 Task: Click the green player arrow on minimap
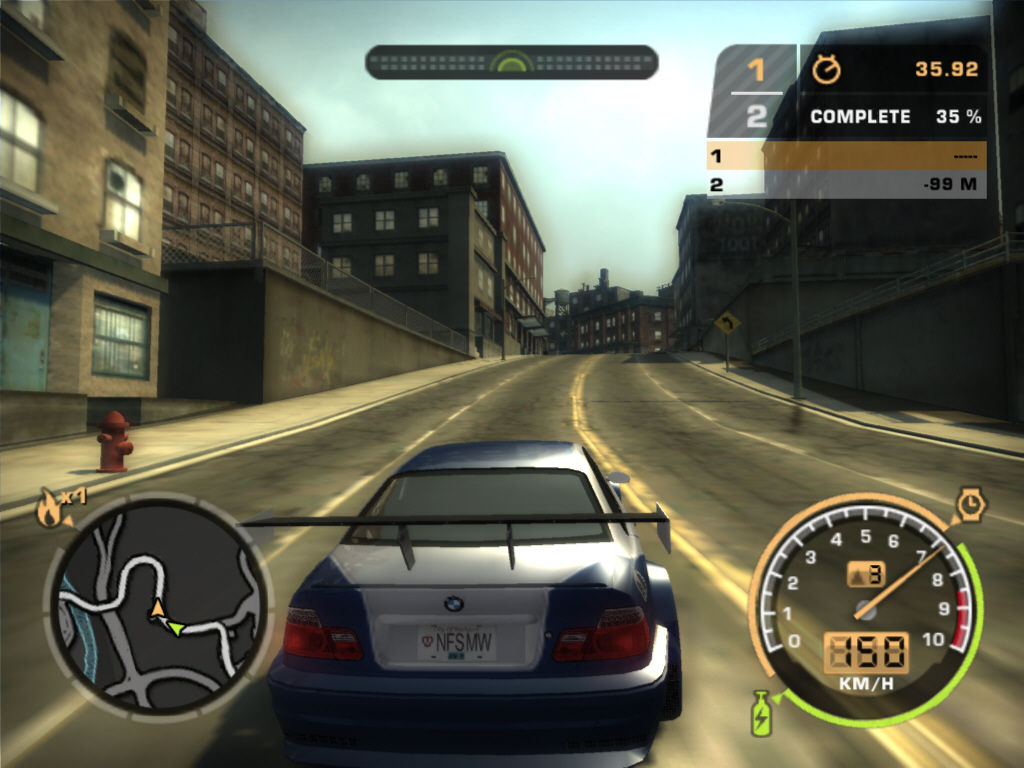[x=175, y=628]
